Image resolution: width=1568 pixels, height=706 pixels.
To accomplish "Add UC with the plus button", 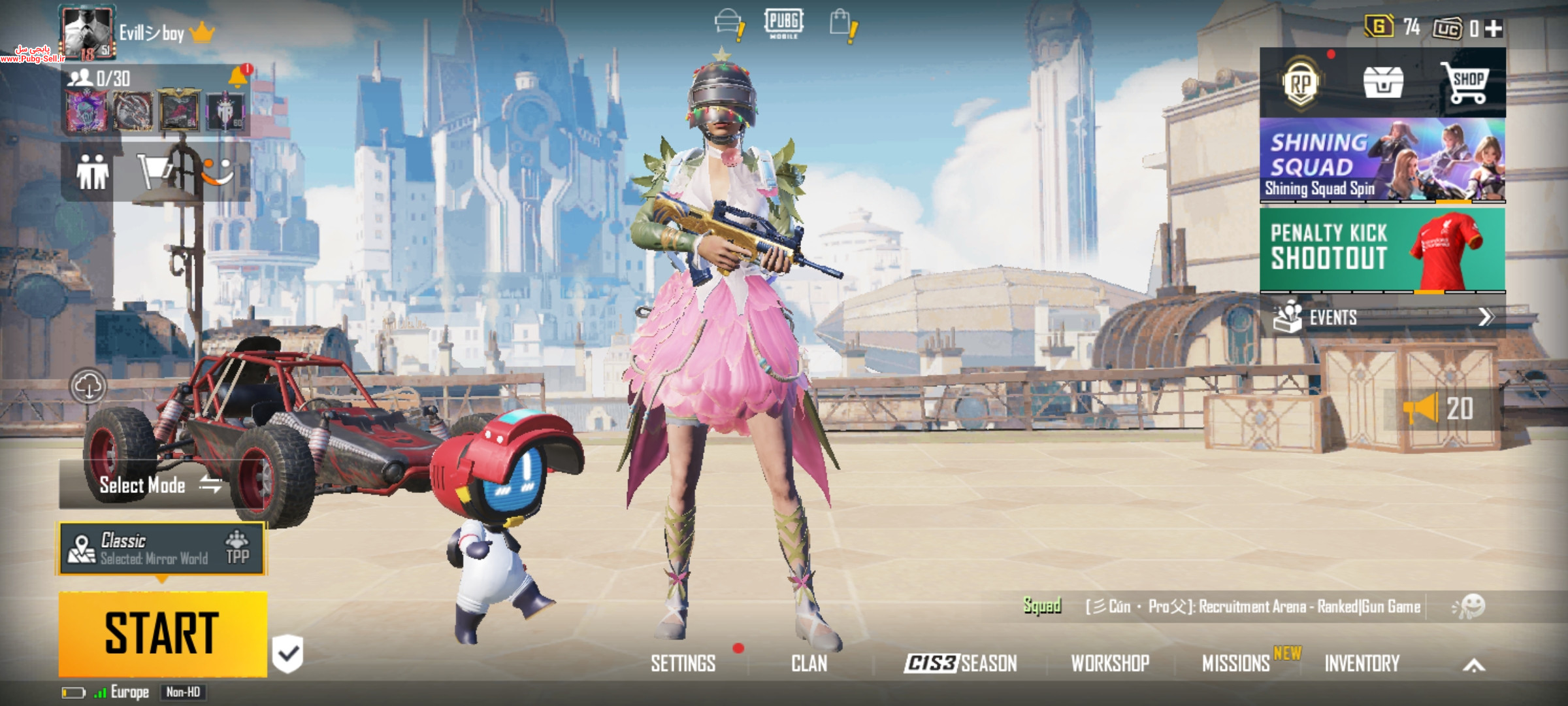I will 1494,28.
